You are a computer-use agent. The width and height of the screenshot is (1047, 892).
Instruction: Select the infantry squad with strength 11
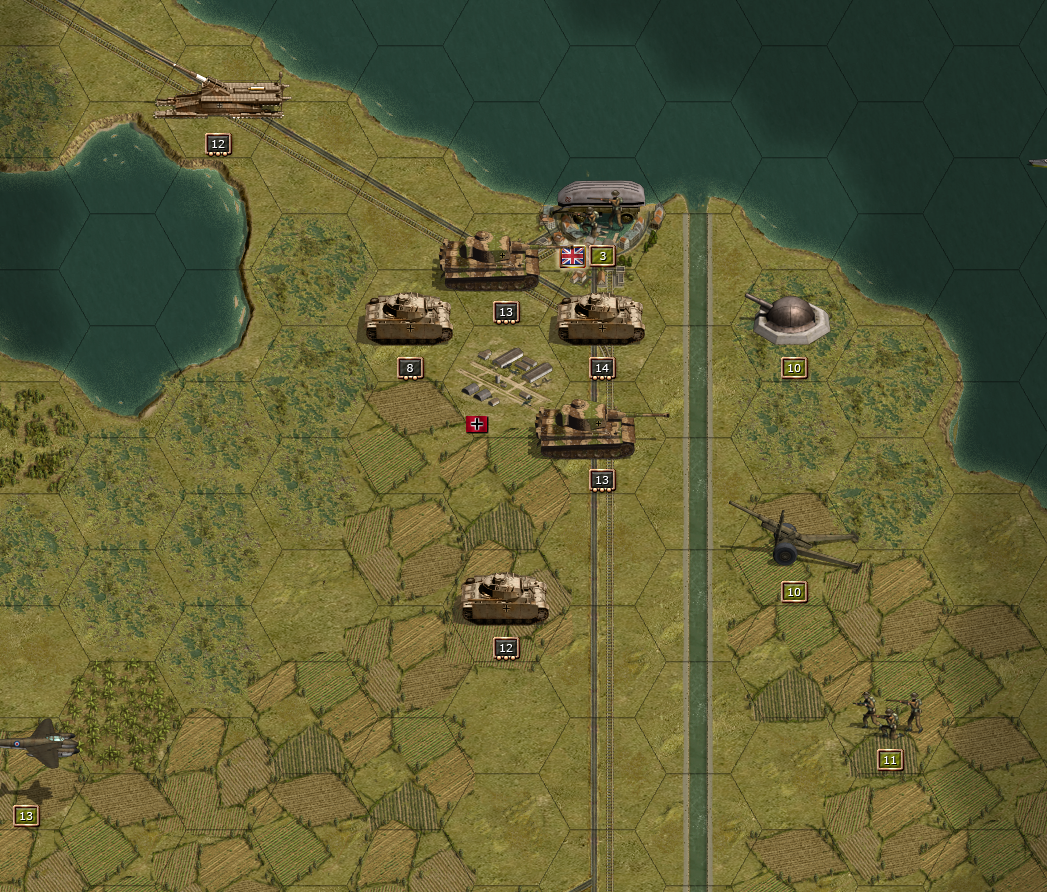coord(889,714)
